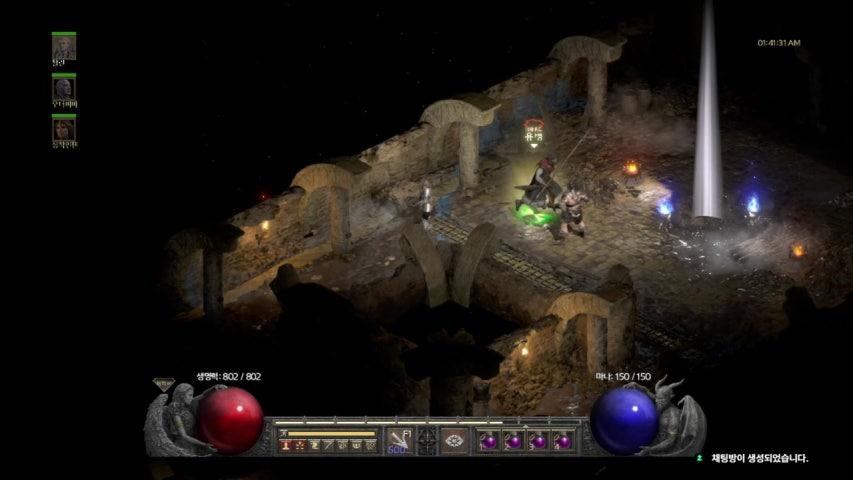Click the red first icon in mini menu

285,445
